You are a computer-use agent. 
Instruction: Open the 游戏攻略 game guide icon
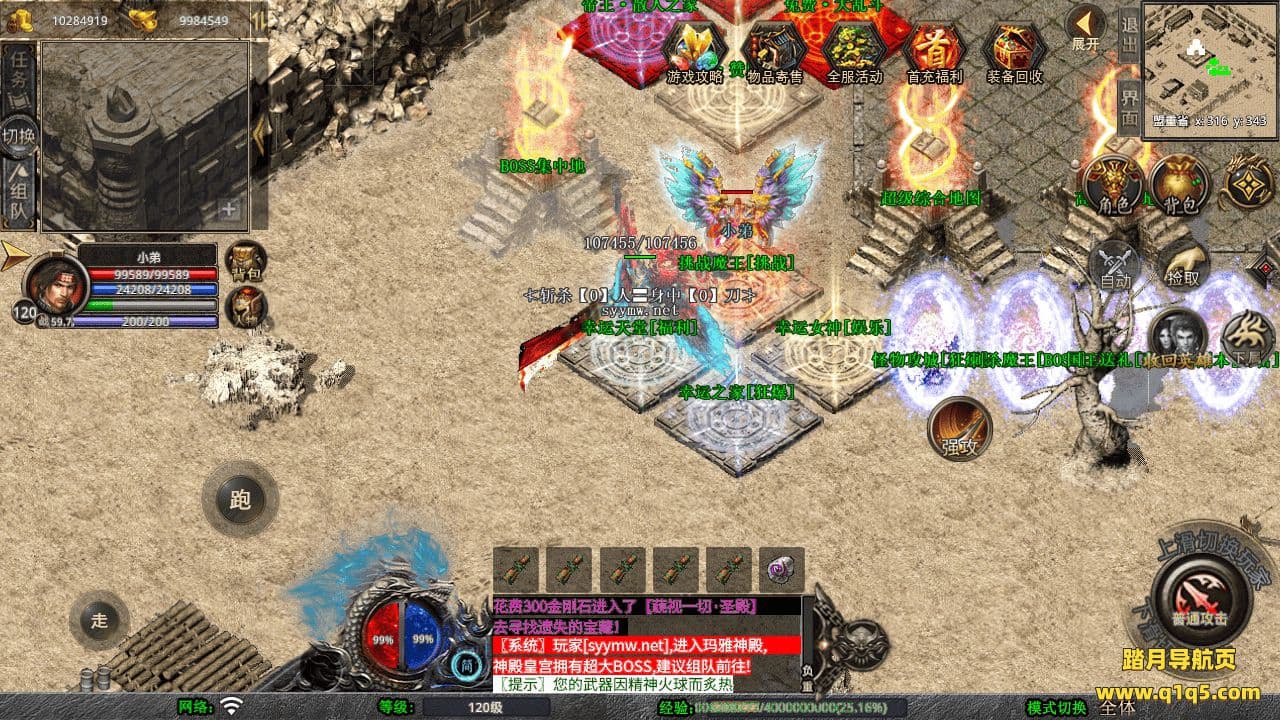(694, 51)
